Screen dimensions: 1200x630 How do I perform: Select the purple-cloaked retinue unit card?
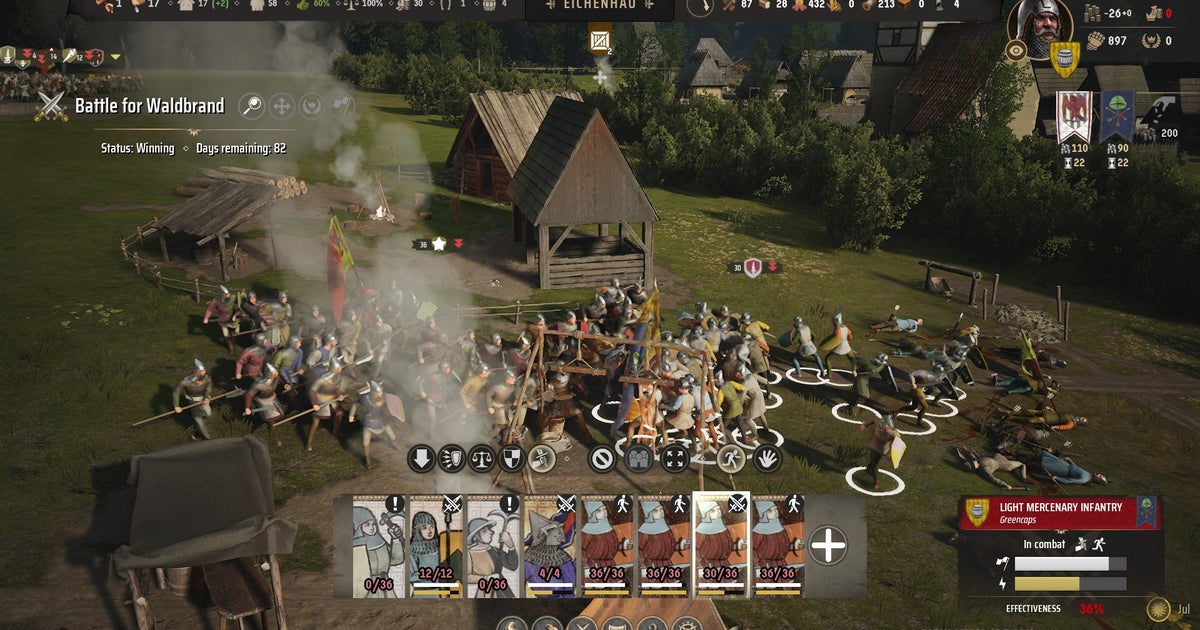[550, 545]
